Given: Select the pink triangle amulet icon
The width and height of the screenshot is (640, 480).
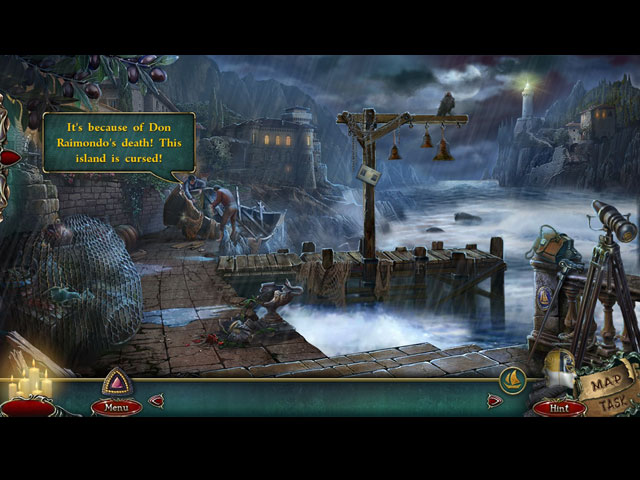Looking at the screenshot, I should click(x=116, y=382).
